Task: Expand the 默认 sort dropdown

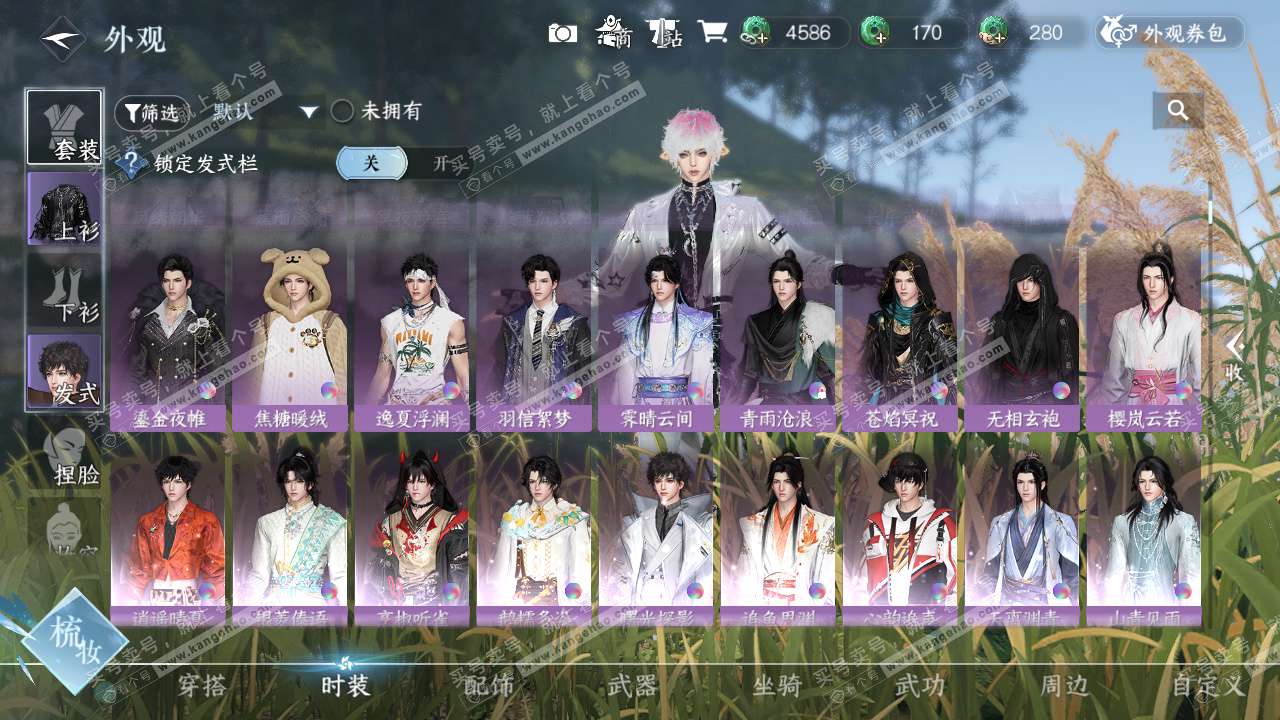Action: (x=264, y=112)
